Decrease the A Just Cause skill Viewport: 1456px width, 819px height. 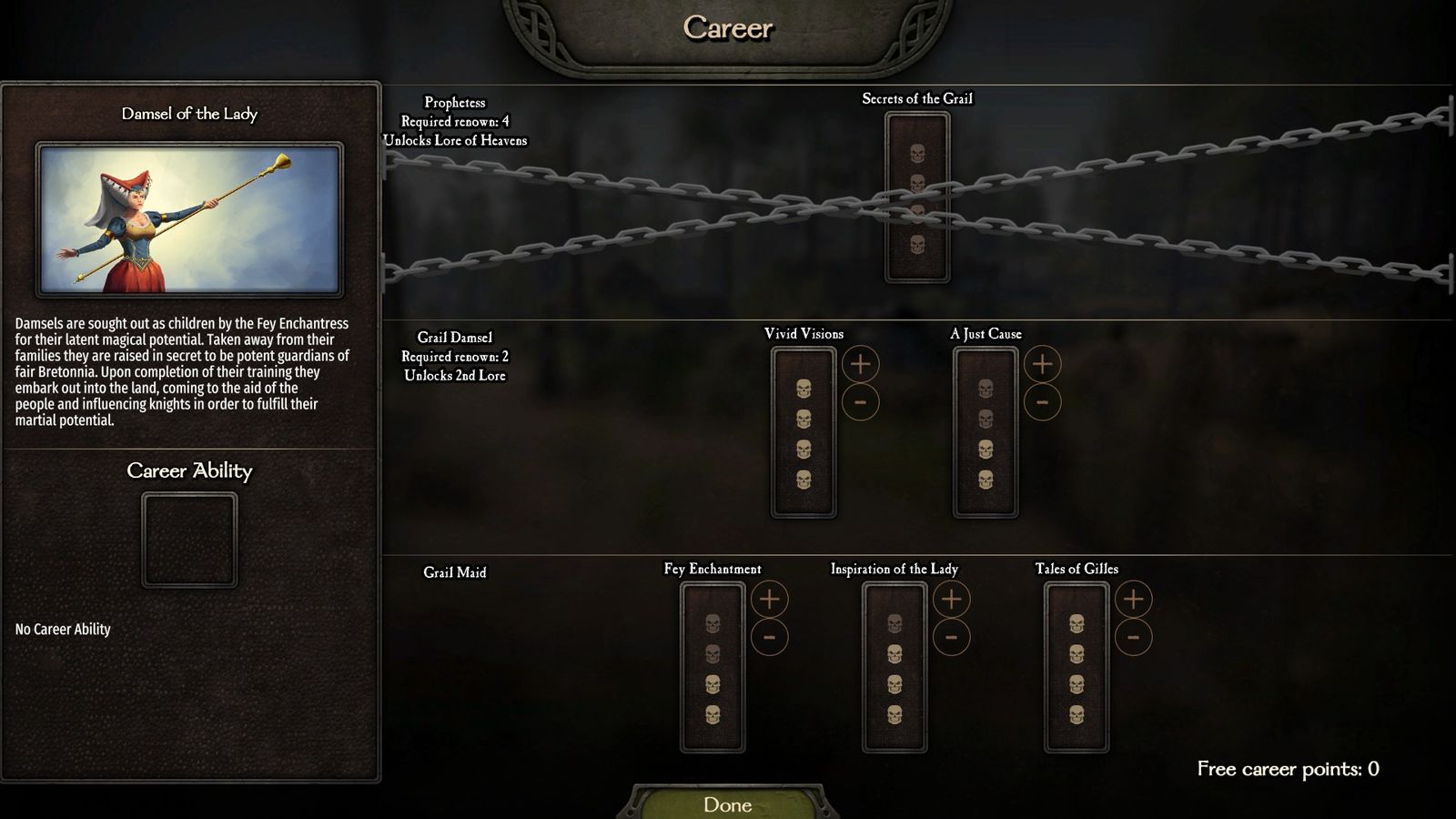[1042, 402]
